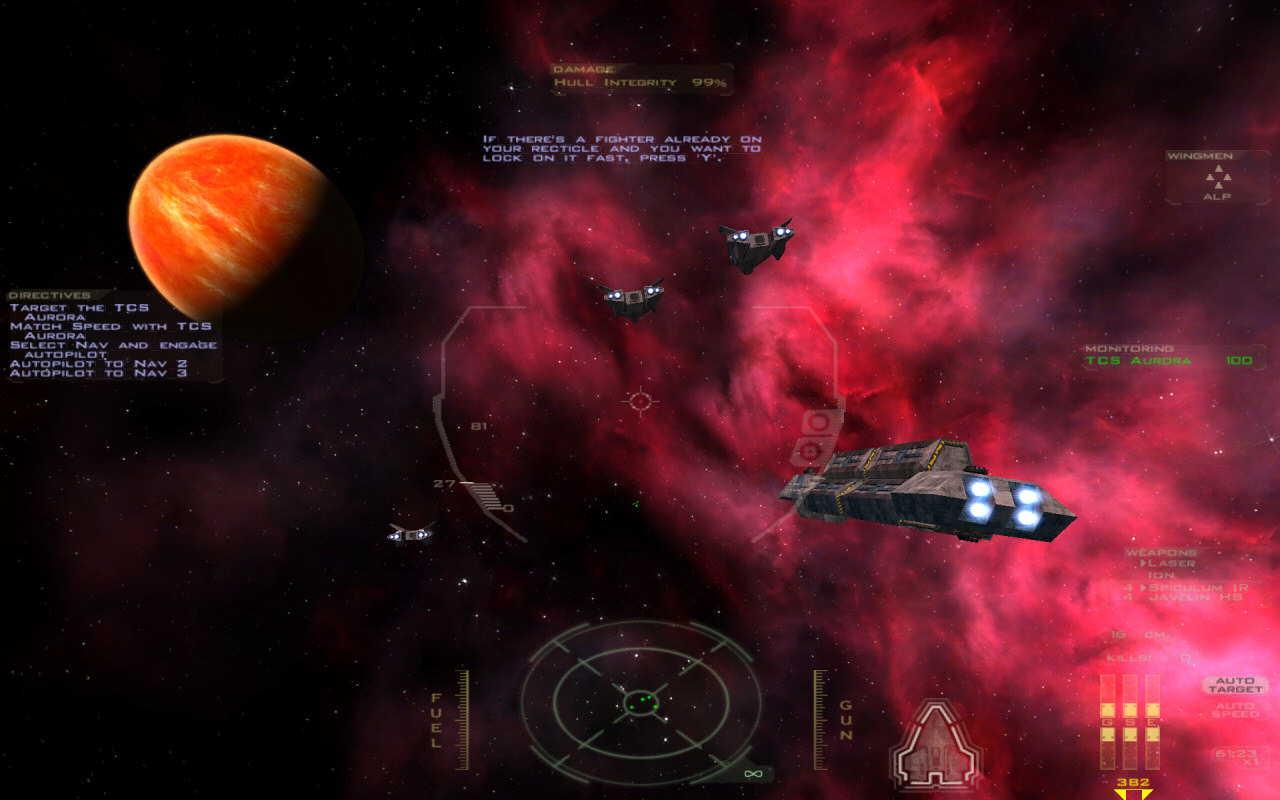Click the E energy allocation bar
This screenshot has width=1280, height=800.
[x=1152, y=720]
